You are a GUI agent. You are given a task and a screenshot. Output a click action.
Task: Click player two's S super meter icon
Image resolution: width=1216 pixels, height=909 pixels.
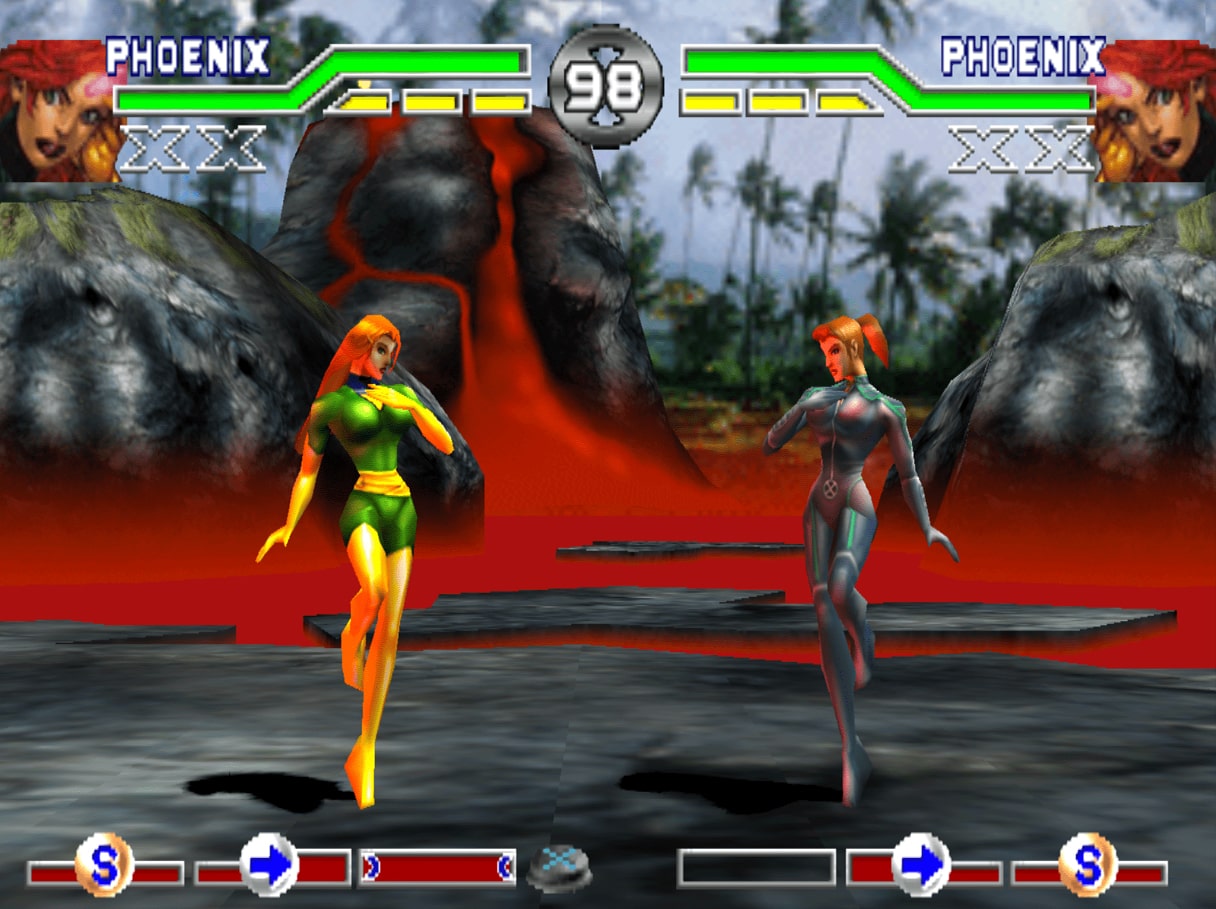(1088, 865)
